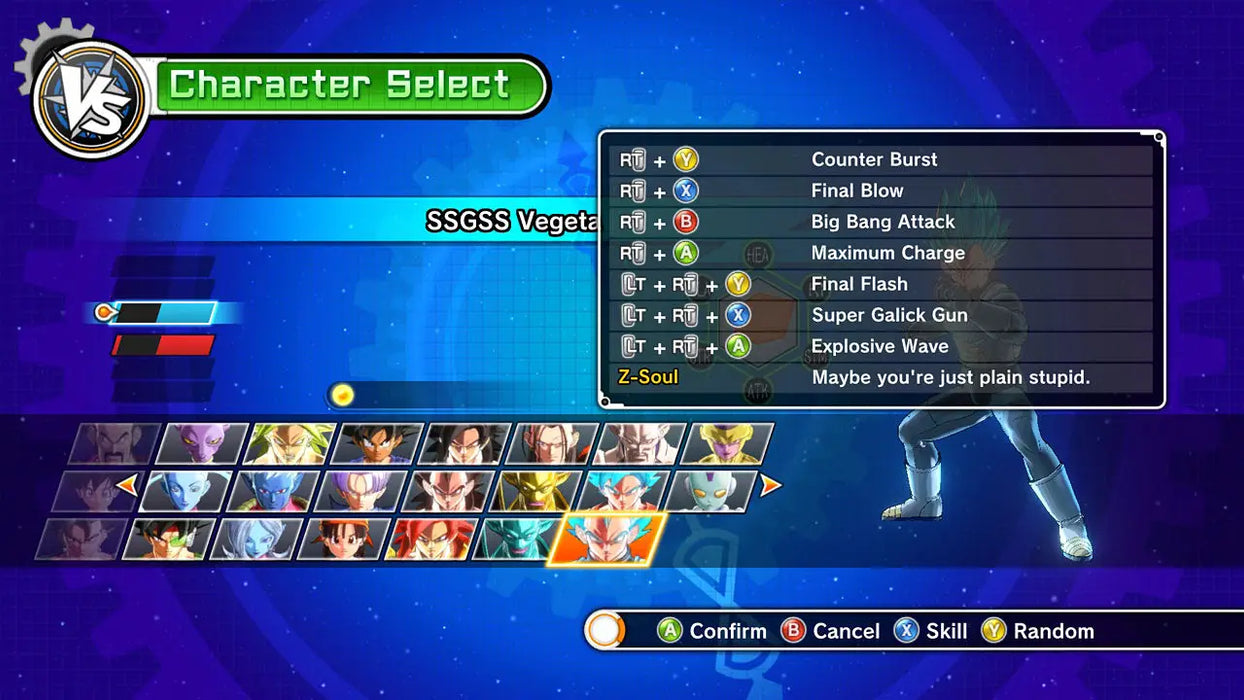Choose the Whis character tile

pos(187,491)
